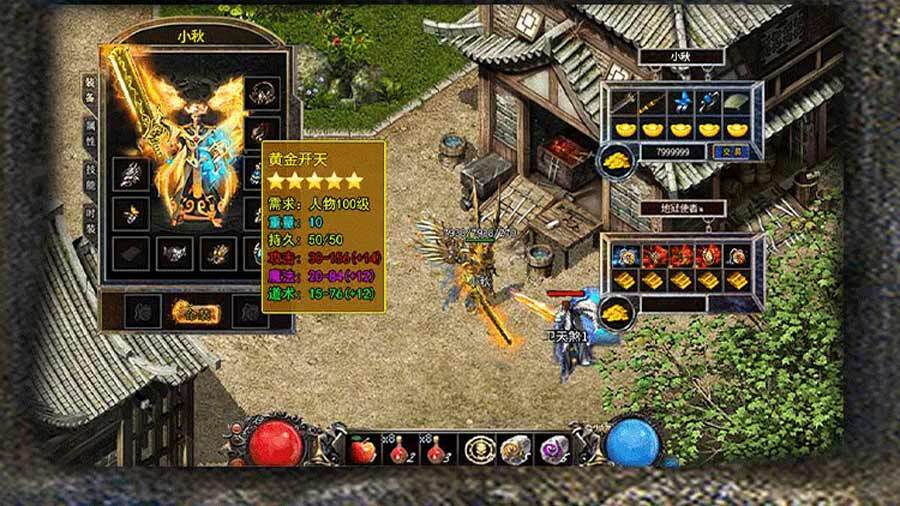Screen dimensions: 900x506
Task: Select the red apple hotbar slot
Action: tap(361, 449)
